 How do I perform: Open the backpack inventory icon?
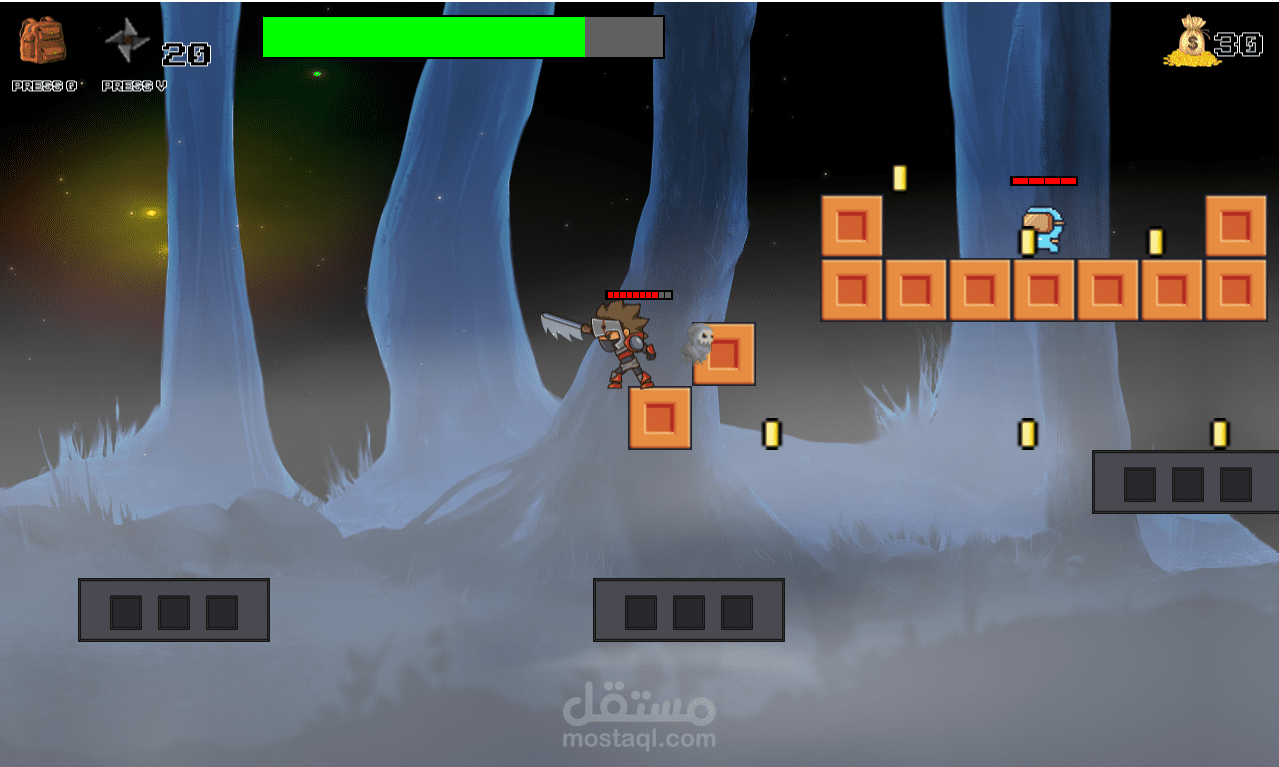point(42,42)
